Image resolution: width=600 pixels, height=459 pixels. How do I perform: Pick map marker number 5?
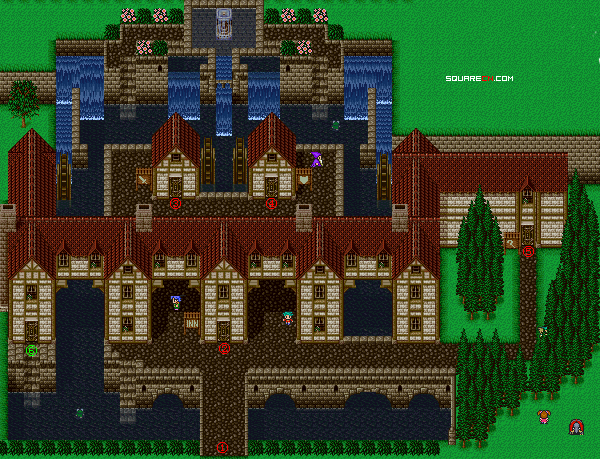point(528,252)
